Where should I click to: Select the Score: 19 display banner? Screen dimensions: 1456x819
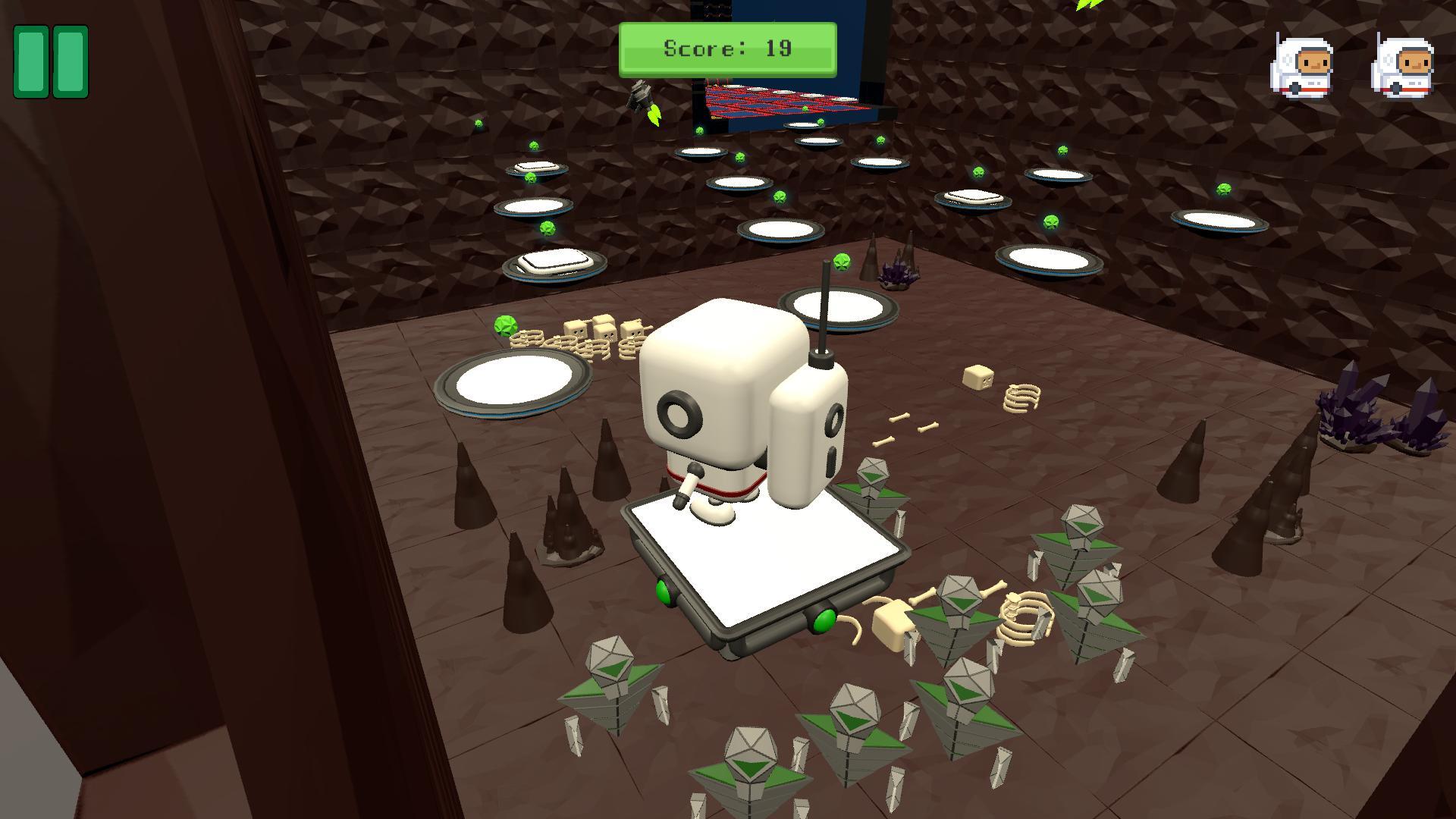tap(726, 49)
